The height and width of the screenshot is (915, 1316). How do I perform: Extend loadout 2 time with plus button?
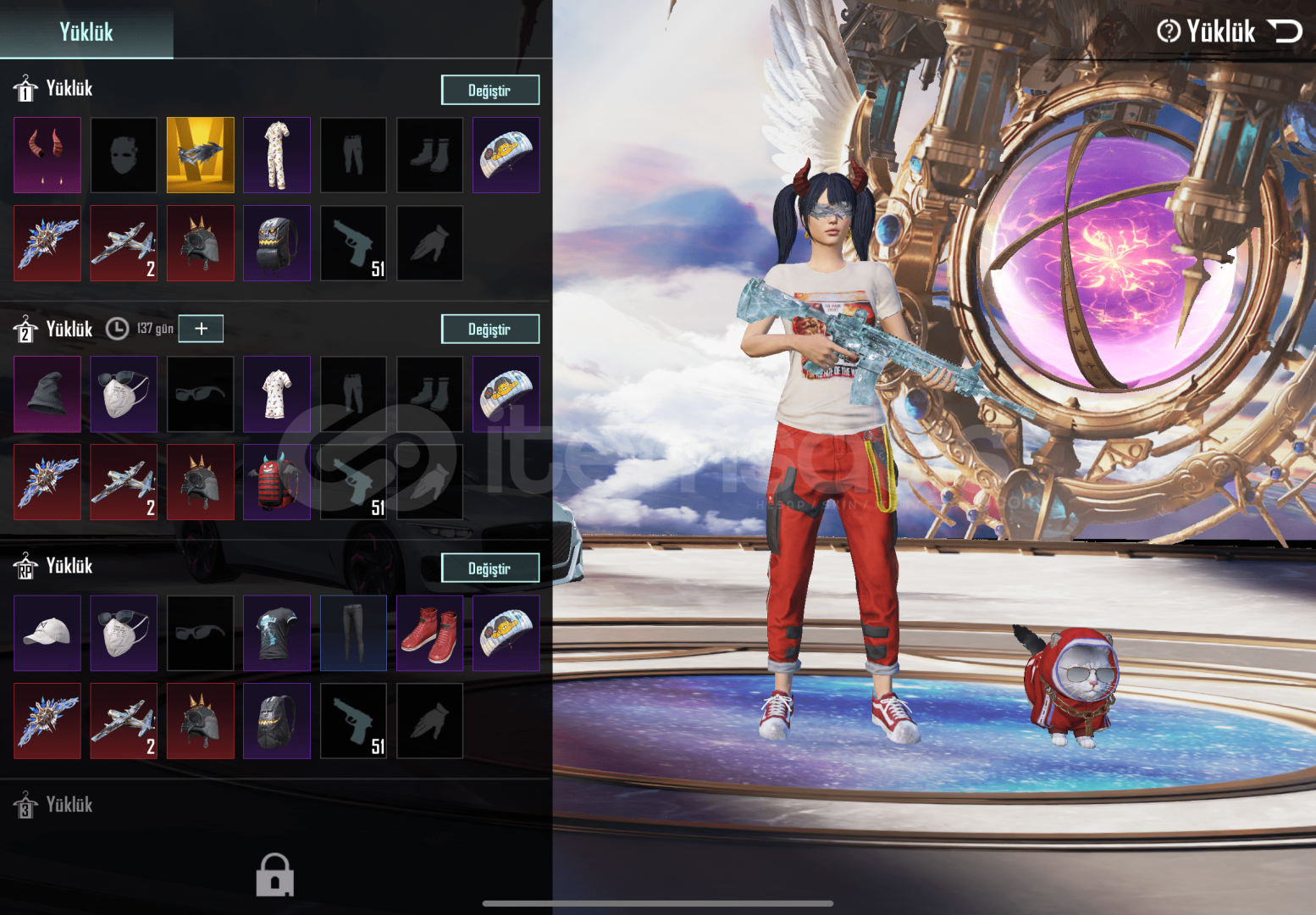click(201, 328)
